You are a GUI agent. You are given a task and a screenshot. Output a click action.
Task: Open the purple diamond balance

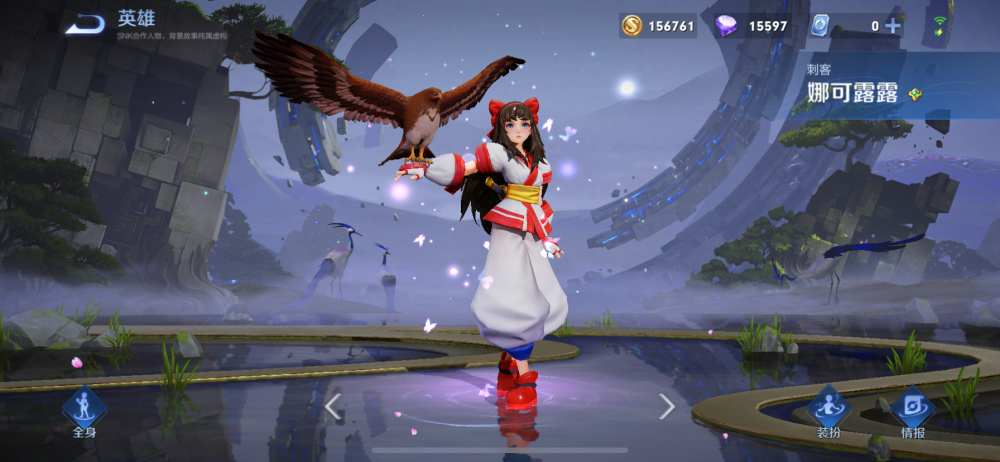point(753,26)
